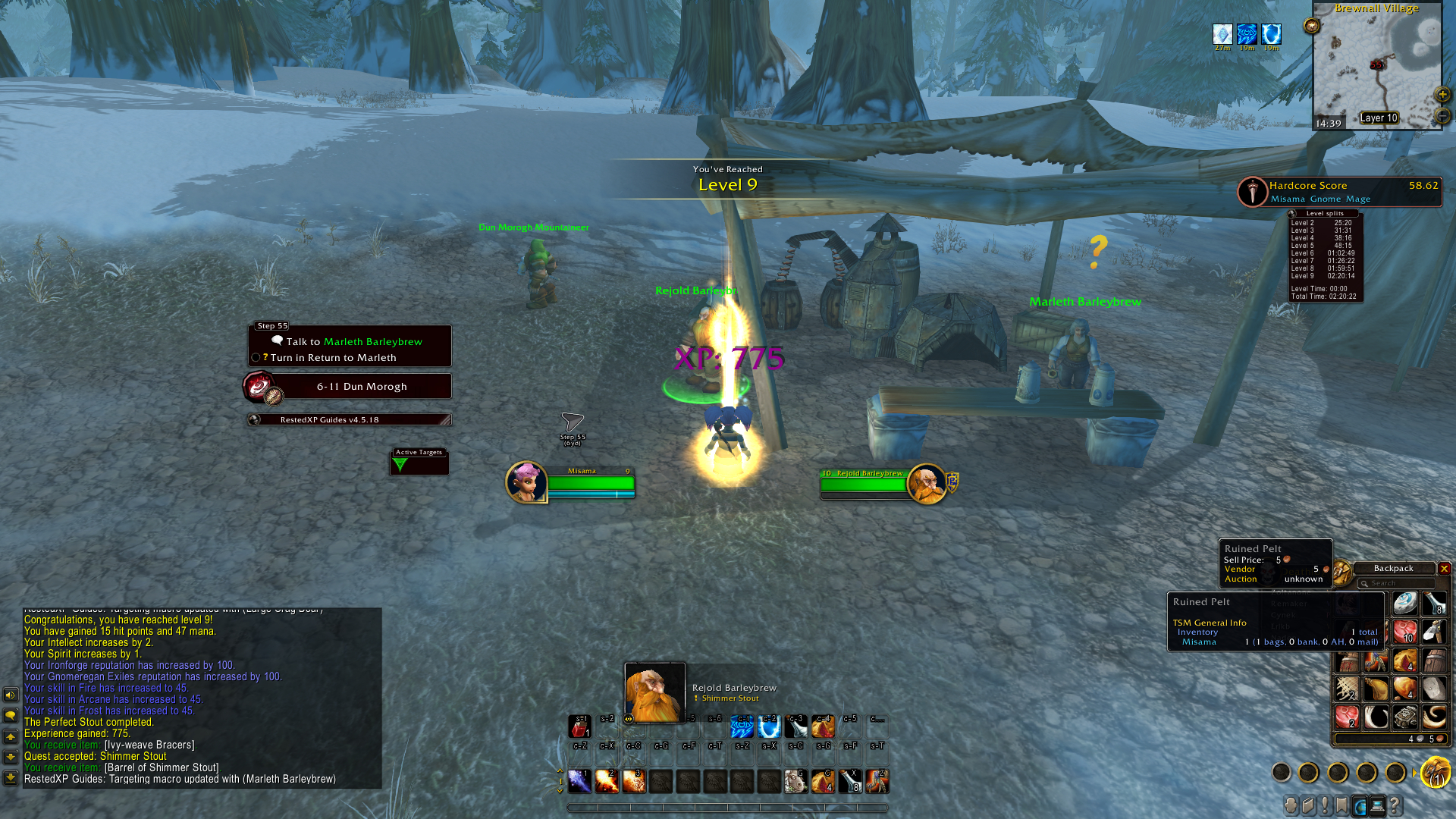Select the hearthstone in the backpack
This screenshot has height=819, width=1456.
point(1404,604)
